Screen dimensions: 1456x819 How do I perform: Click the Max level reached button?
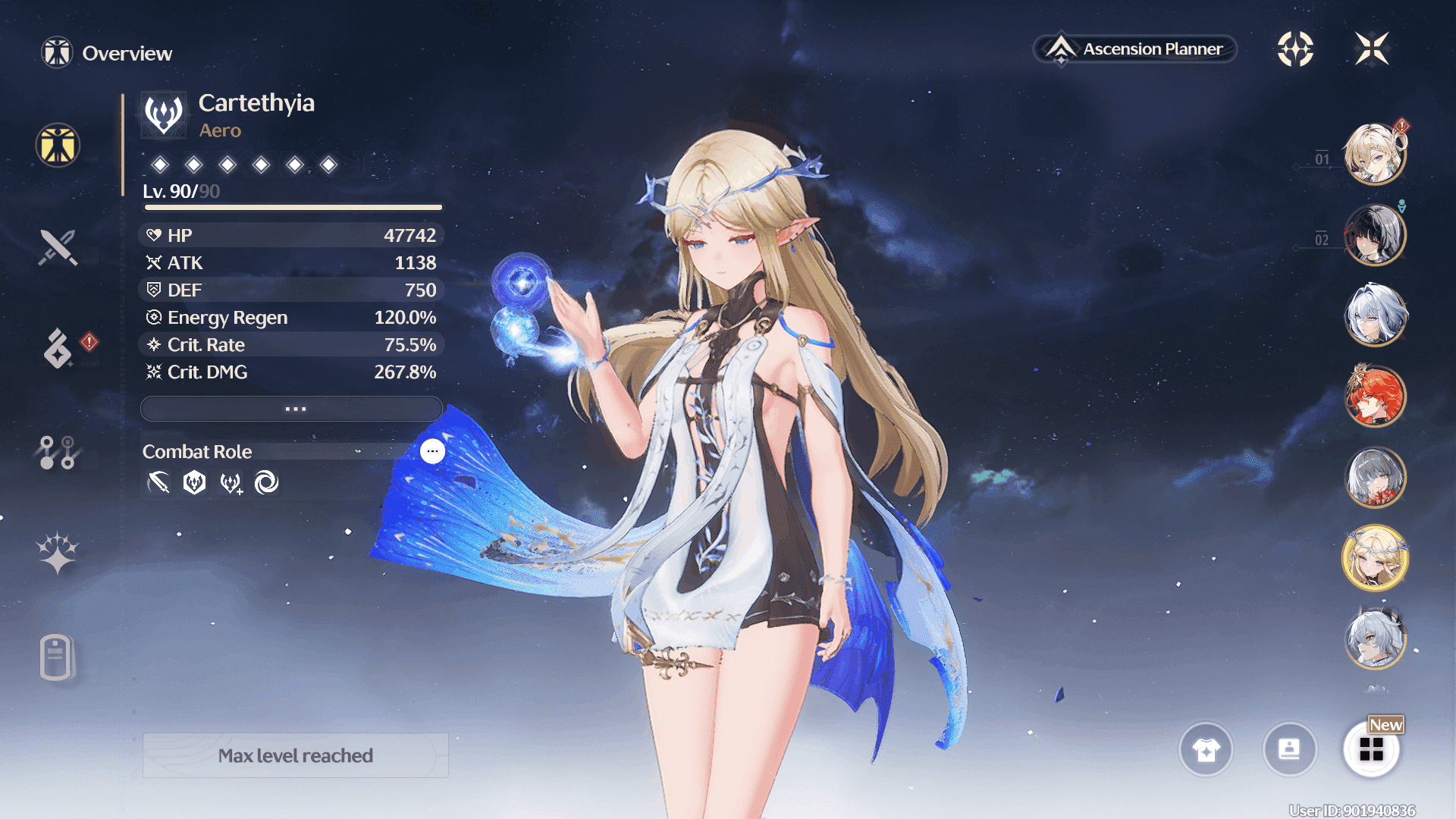(296, 755)
